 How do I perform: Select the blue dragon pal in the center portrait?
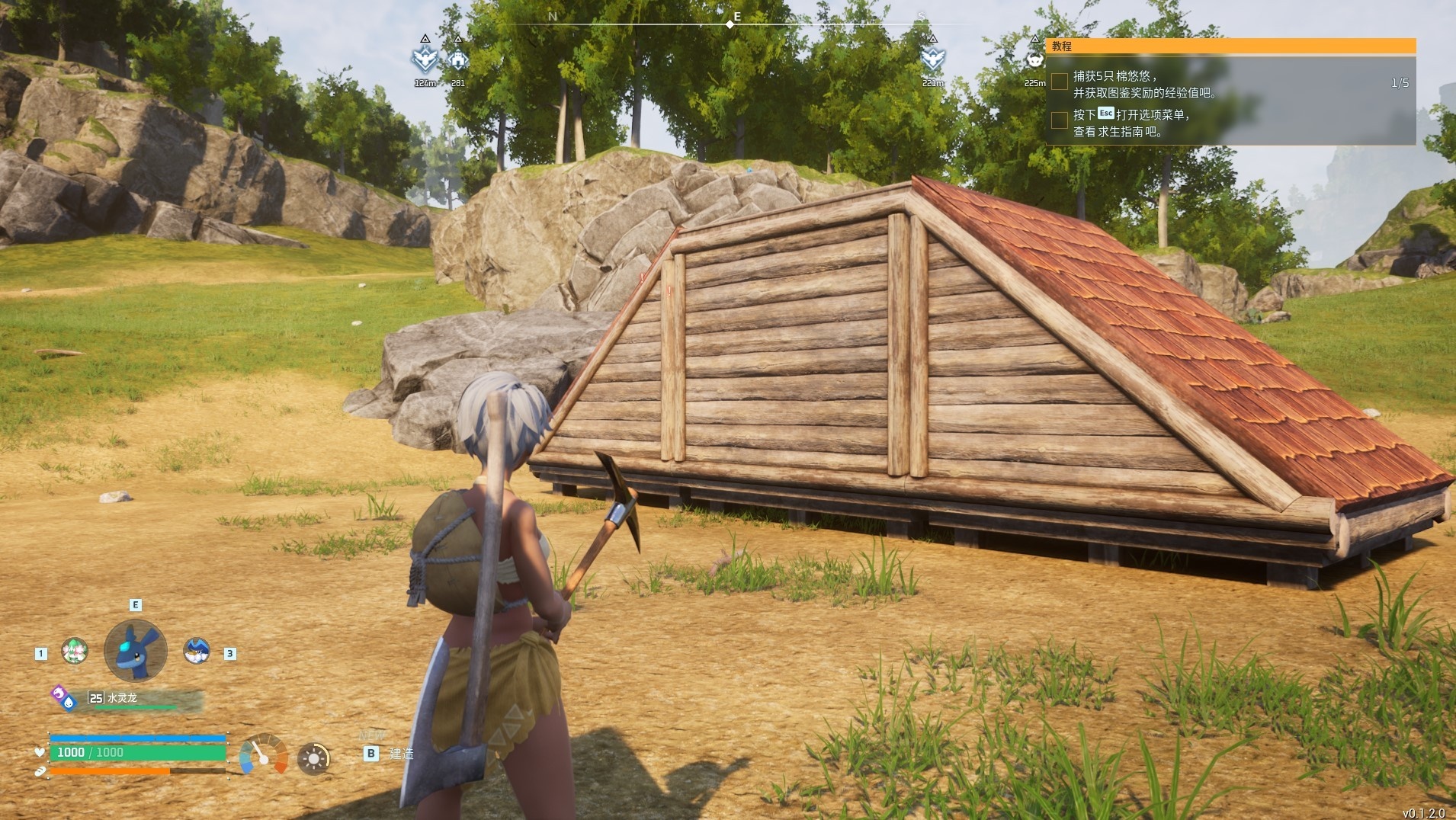pos(135,650)
